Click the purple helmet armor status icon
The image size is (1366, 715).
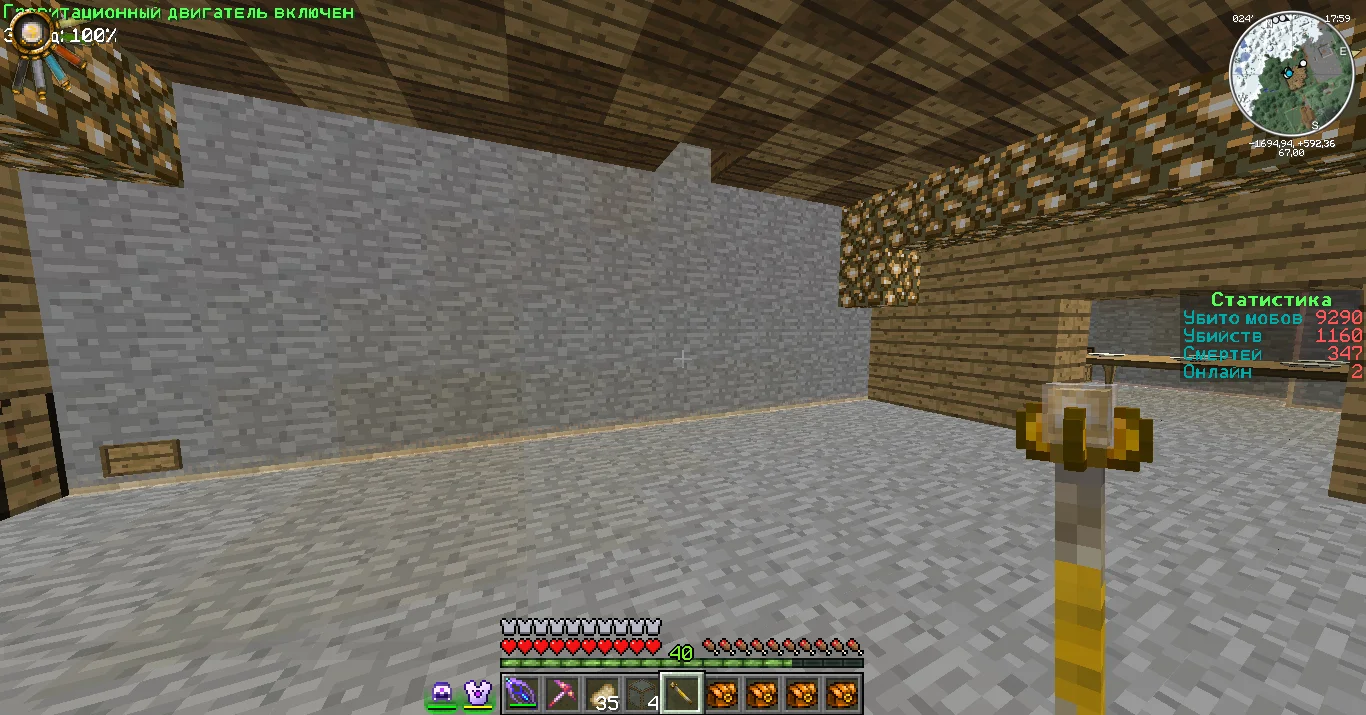pyautogui.click(x=442, y=693)
